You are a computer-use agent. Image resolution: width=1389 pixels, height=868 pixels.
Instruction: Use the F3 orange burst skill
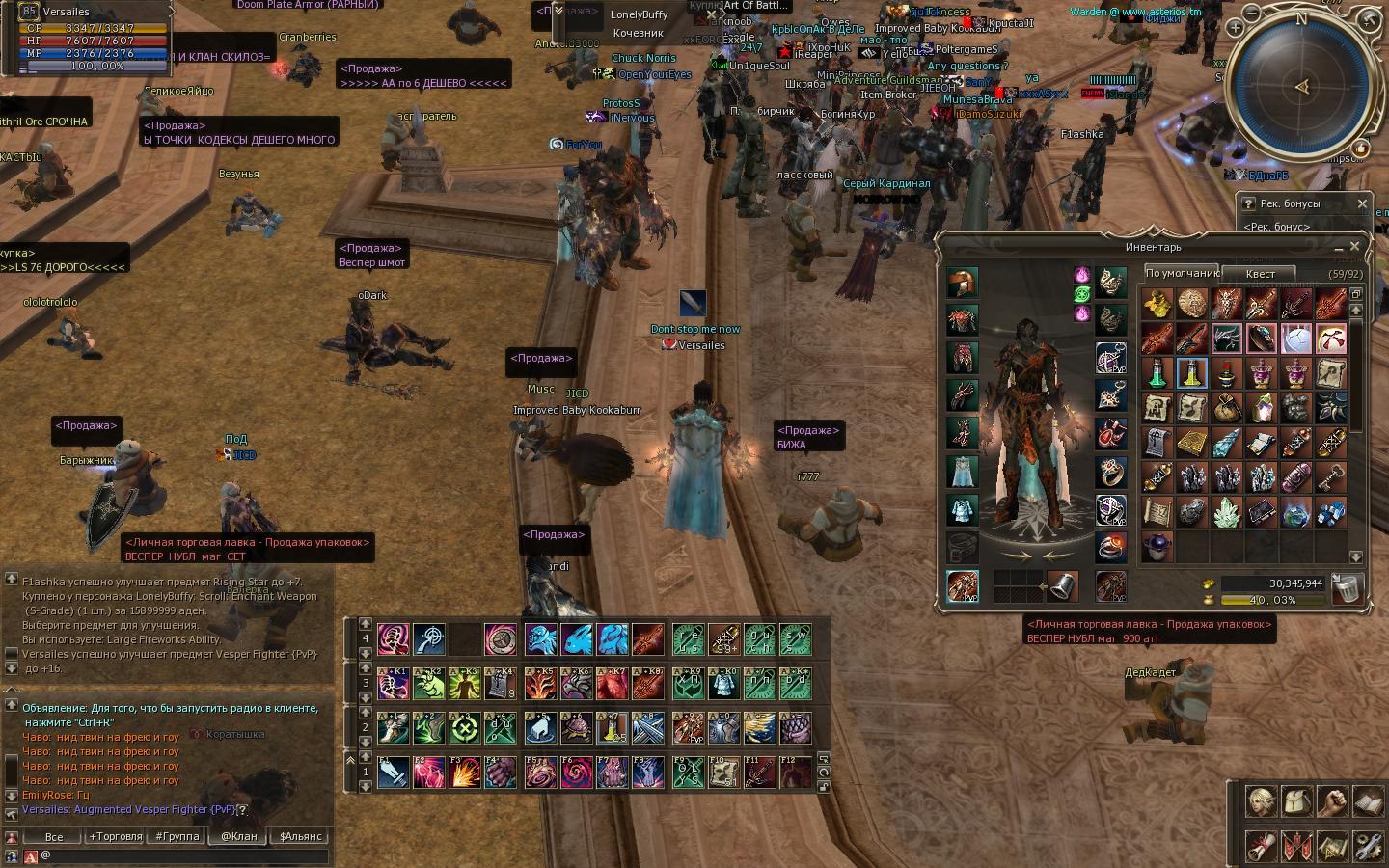point(464,773)
